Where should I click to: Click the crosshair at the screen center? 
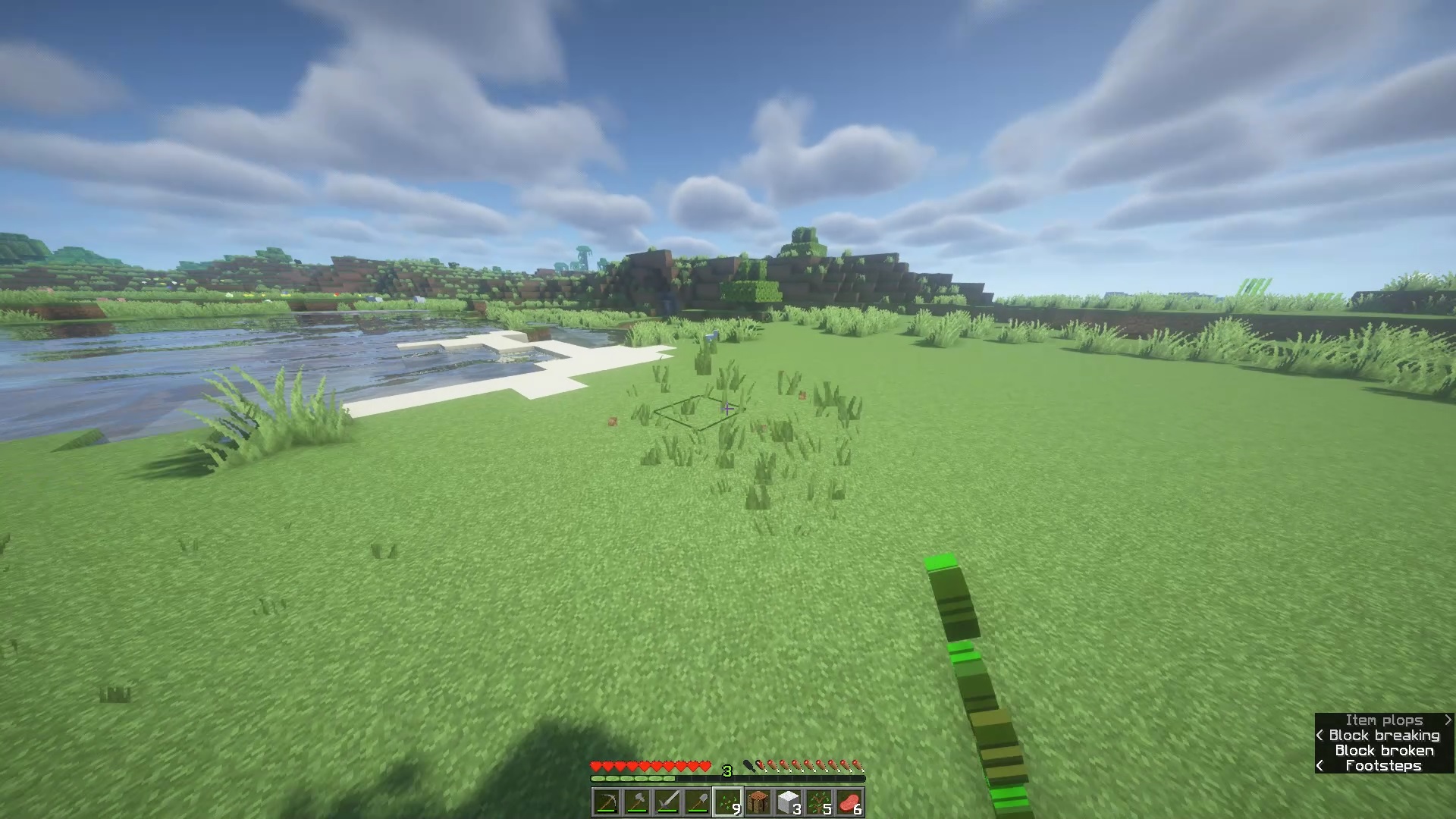tap(728, 409)
